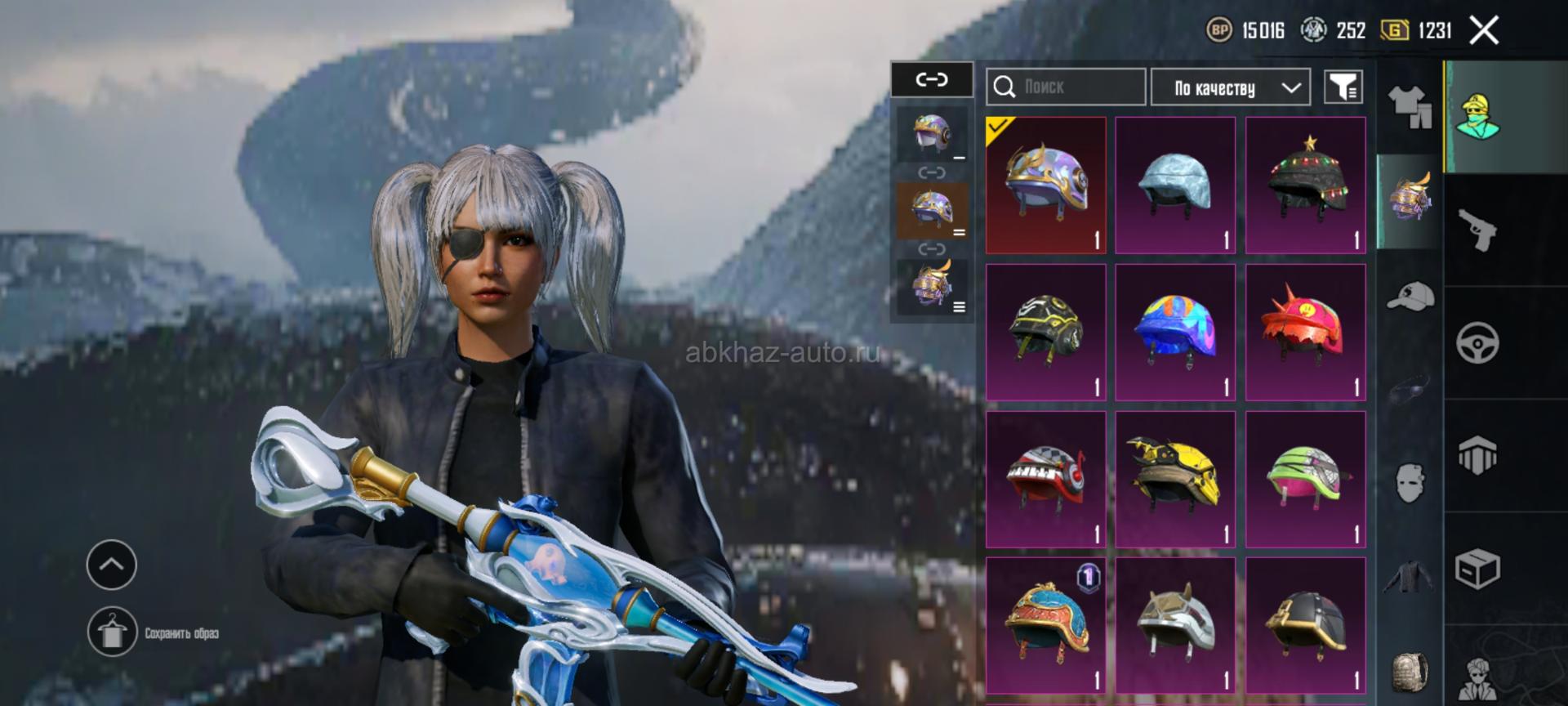Select the light blue ice helmet
This screenshot has width=1568, height=706.
point(1174,185)
